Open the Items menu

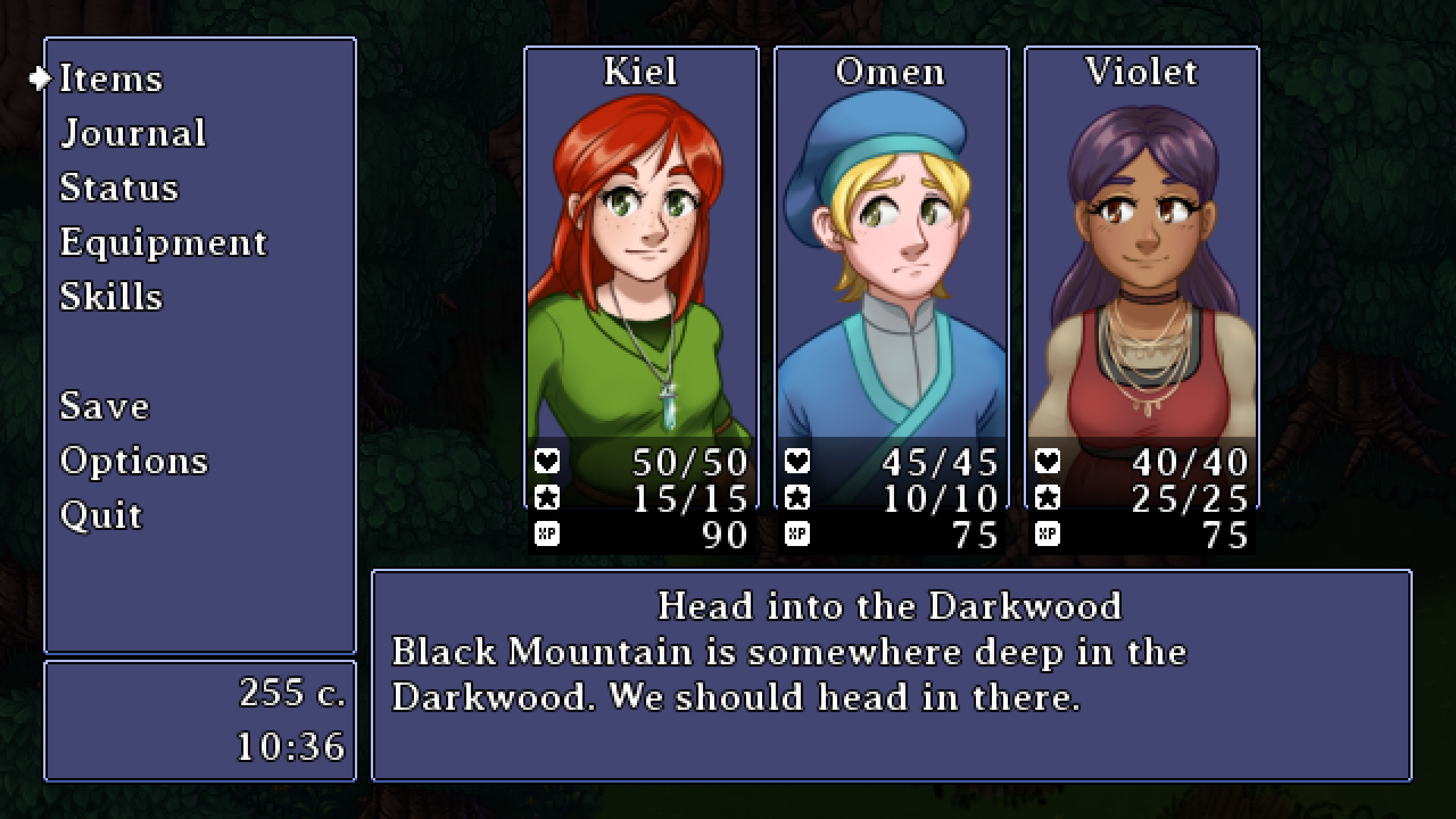click(x=111, y=78)
